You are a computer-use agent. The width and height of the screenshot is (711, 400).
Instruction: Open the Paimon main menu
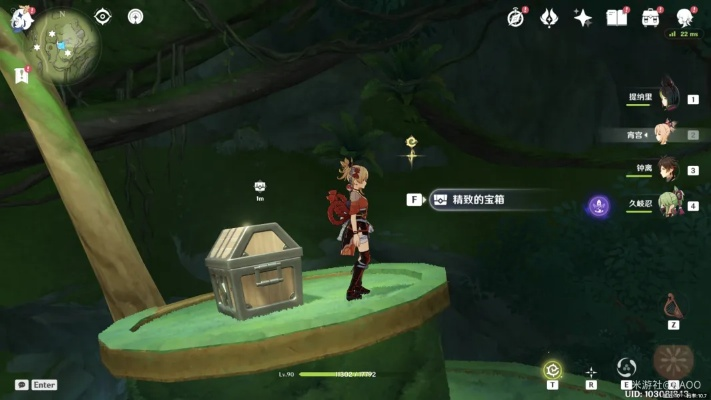(x=22, y=17)
